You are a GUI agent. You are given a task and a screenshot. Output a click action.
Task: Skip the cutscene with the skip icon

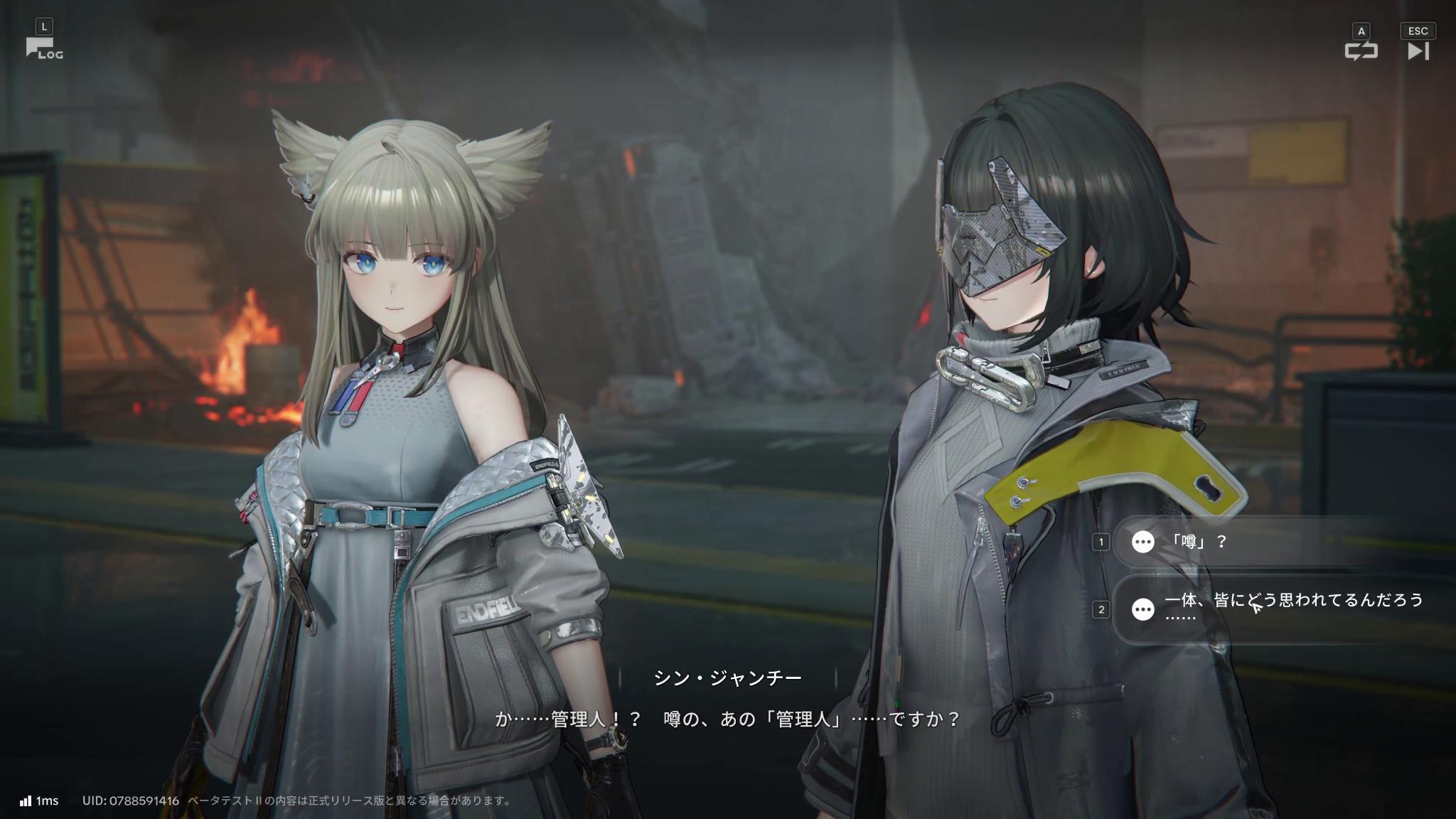coord(1418,50)
